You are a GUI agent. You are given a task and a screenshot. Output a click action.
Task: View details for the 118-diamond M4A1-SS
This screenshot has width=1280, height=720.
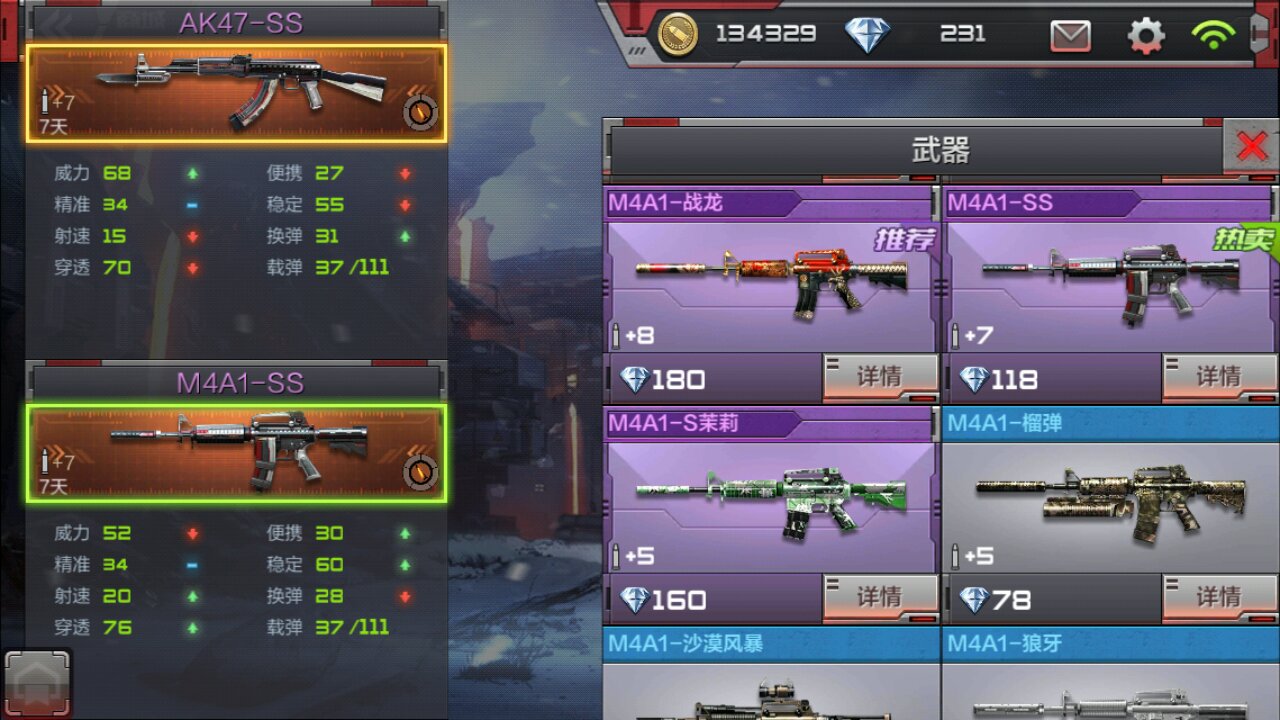point(1219,377)
